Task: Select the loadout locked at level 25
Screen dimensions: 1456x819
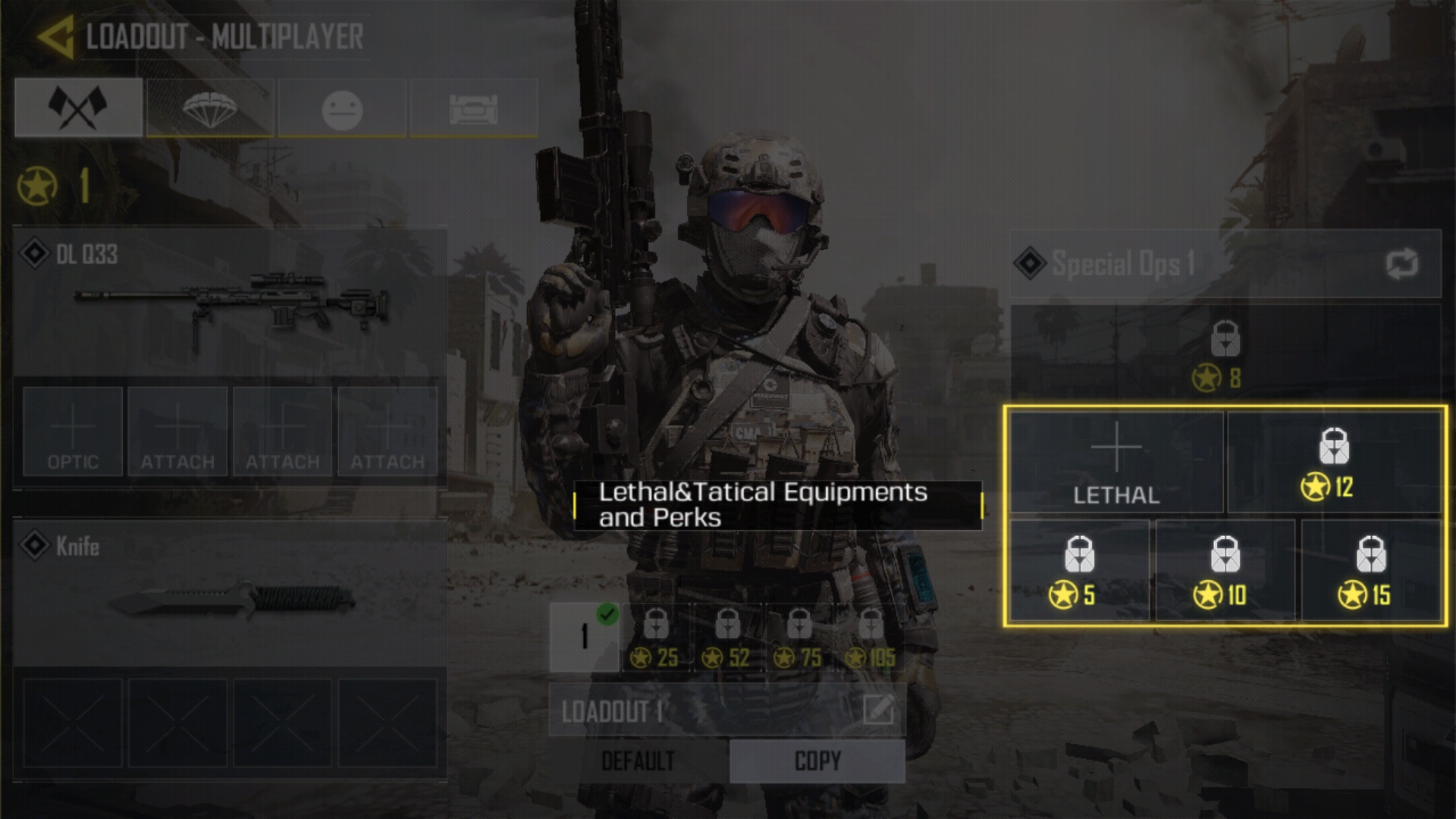Action: coord(656,637)
